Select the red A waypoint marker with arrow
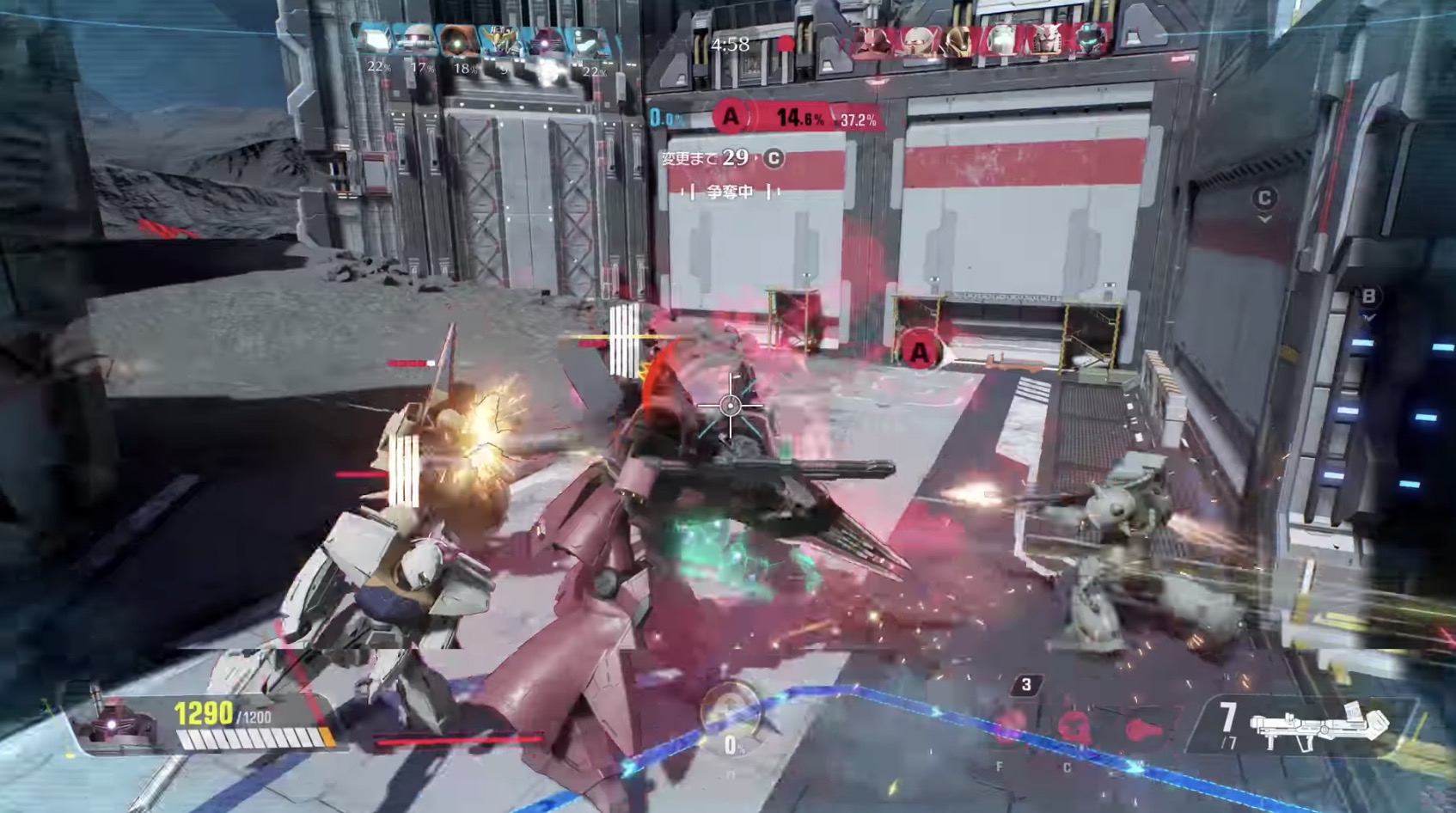This screenshot has height=813, width=1456. (x=920, y=351)
